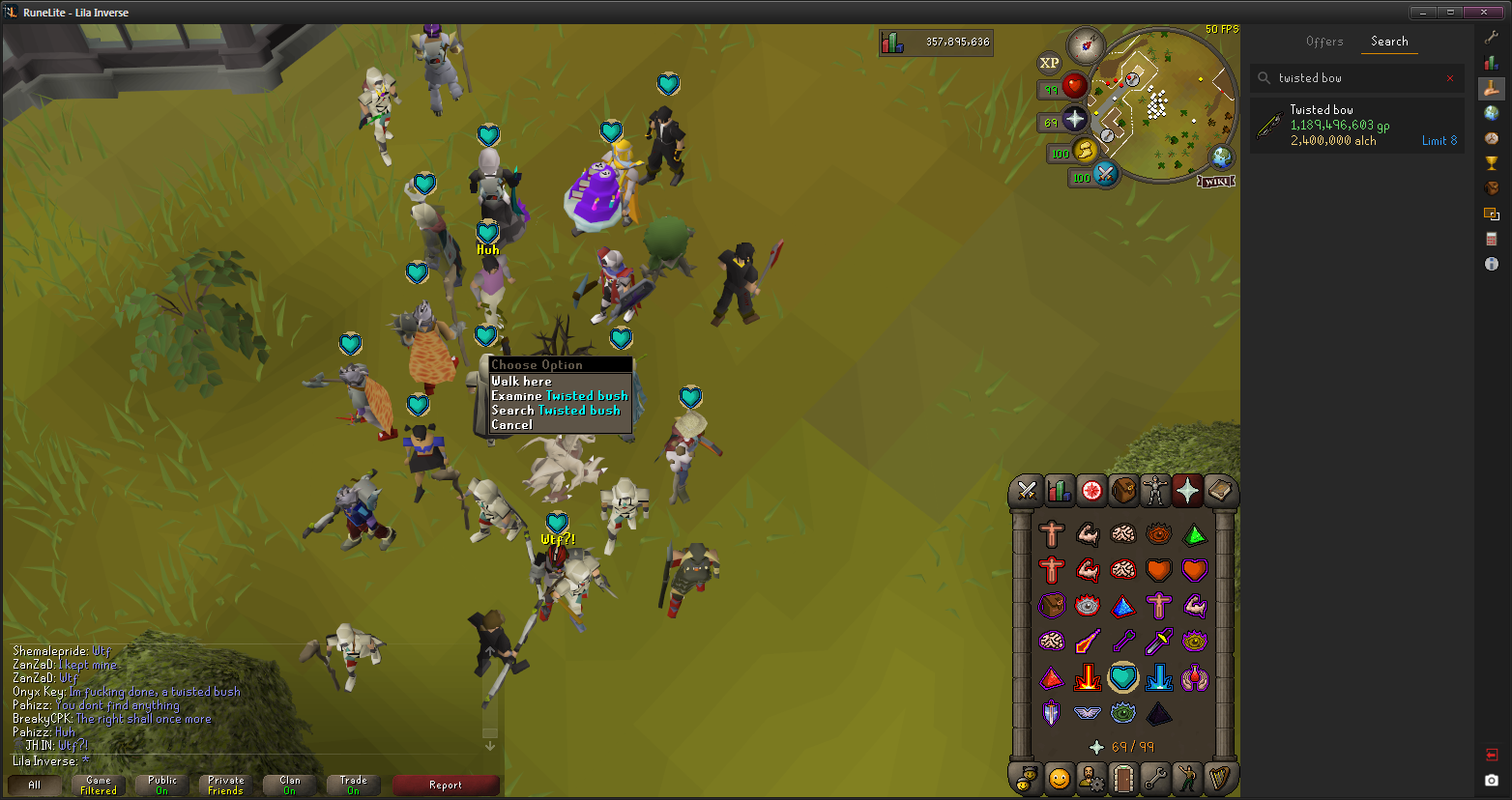1512x800 pixels.
Task: Open the smiley-face emotes tab
Action: (1060, 778)
